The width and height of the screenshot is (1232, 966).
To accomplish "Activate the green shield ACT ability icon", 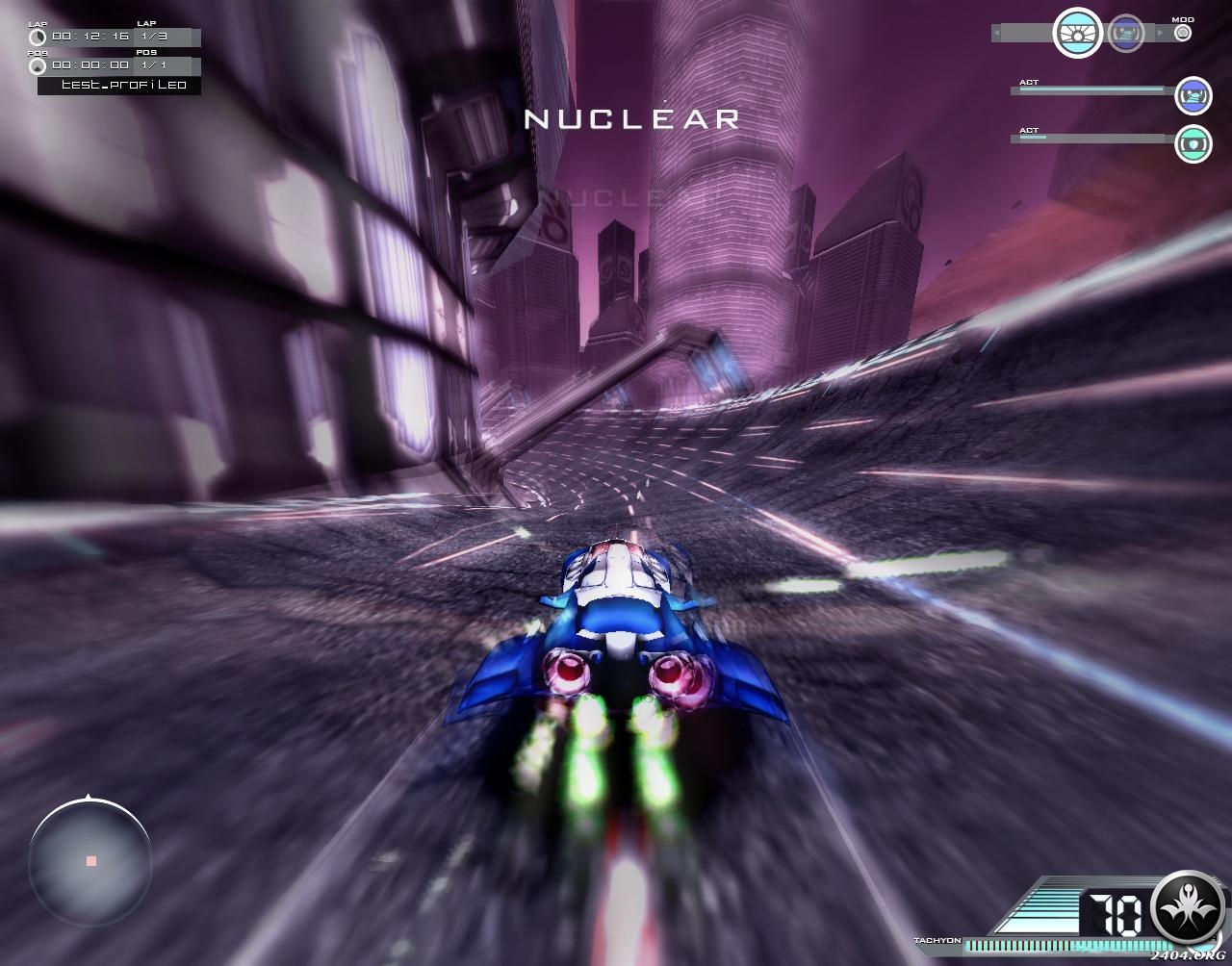I will coord(1193,144).
